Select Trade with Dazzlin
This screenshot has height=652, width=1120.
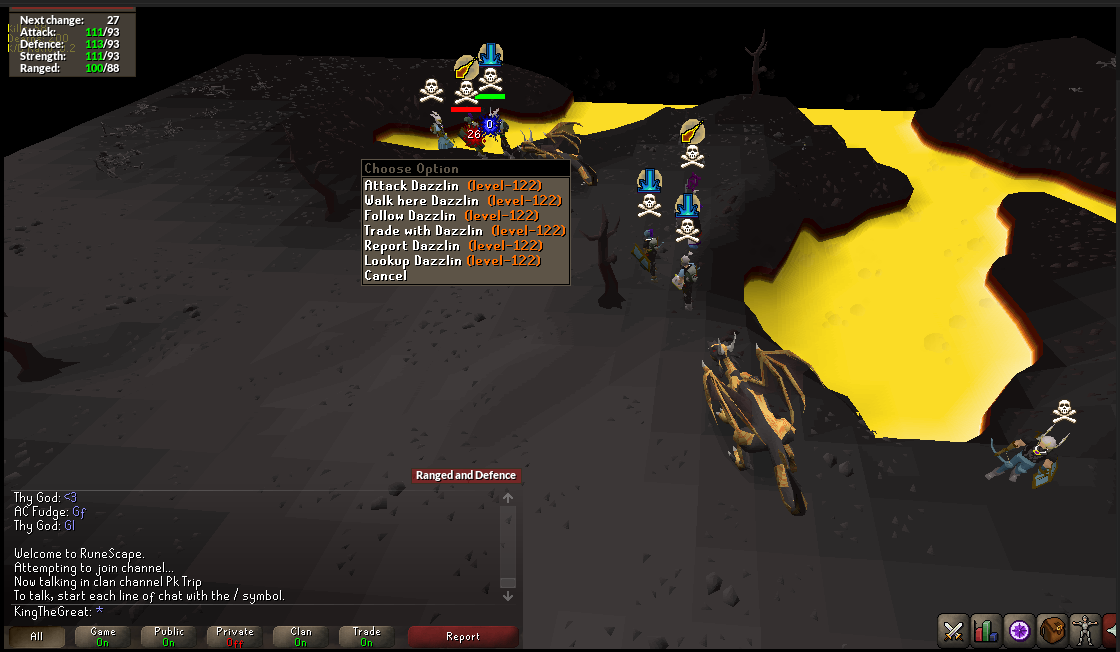coord(465,231)
